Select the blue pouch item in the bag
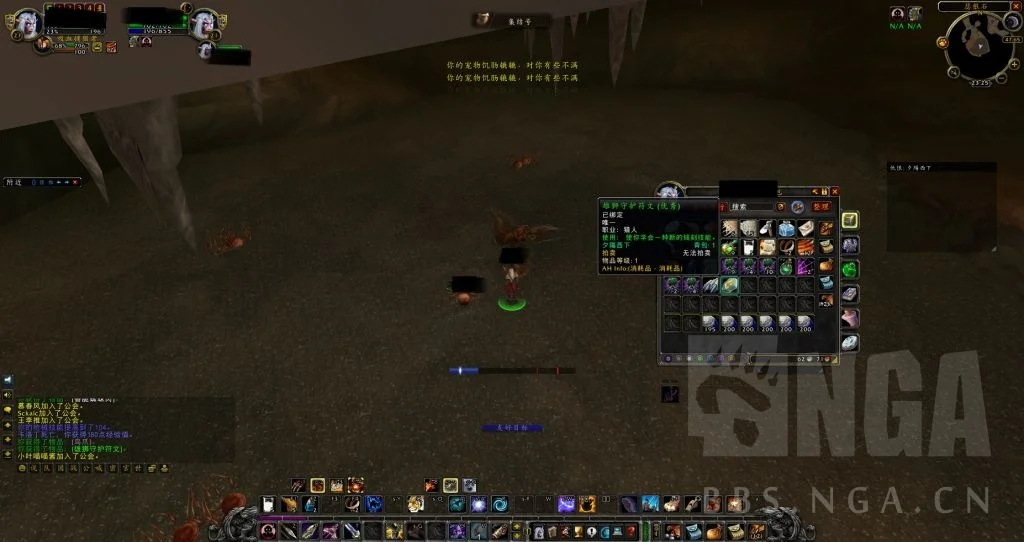Screen dimensions: 1024x542 [786, 228]
